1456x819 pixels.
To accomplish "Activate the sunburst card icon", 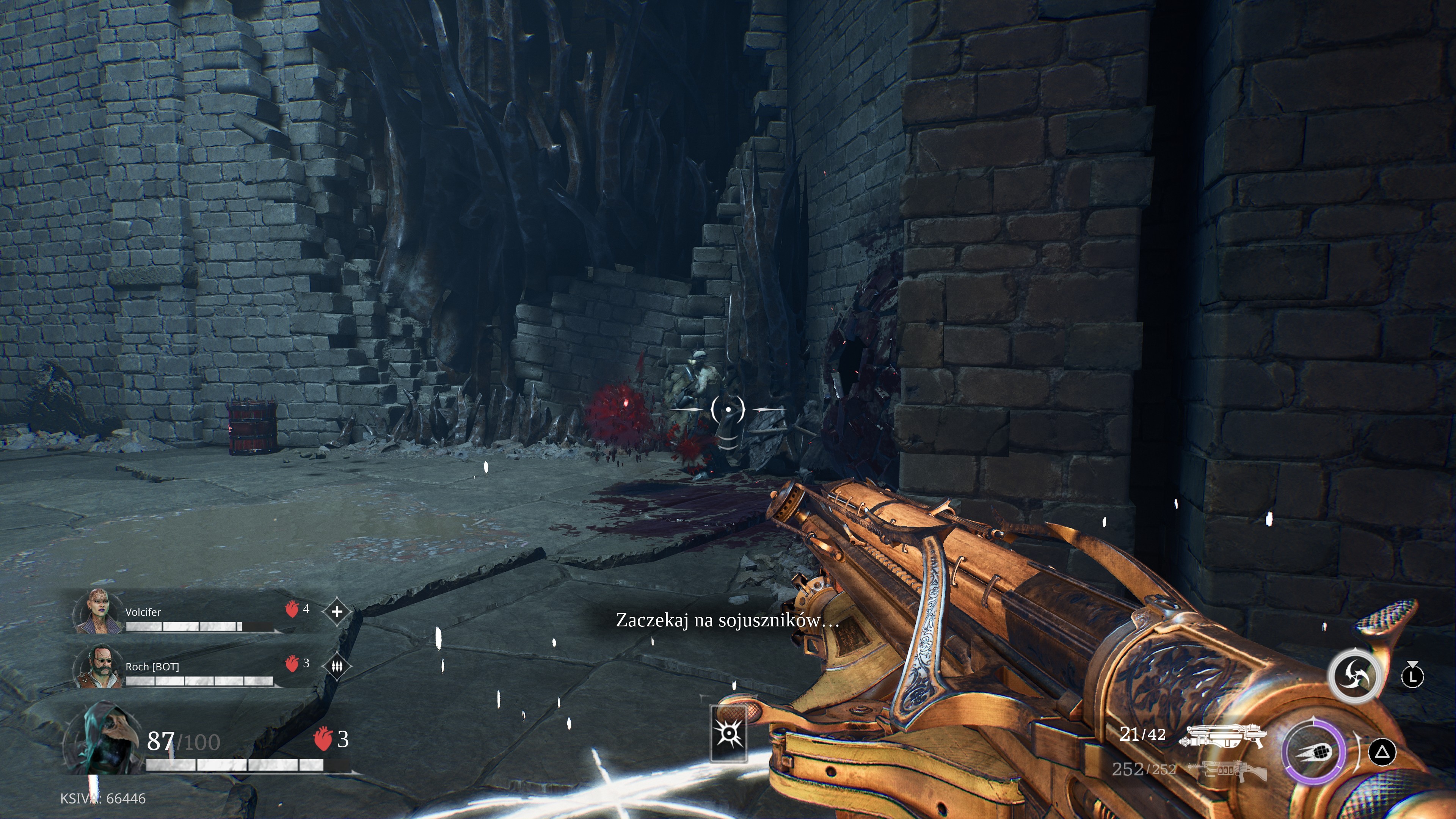I will click(728, 734).
